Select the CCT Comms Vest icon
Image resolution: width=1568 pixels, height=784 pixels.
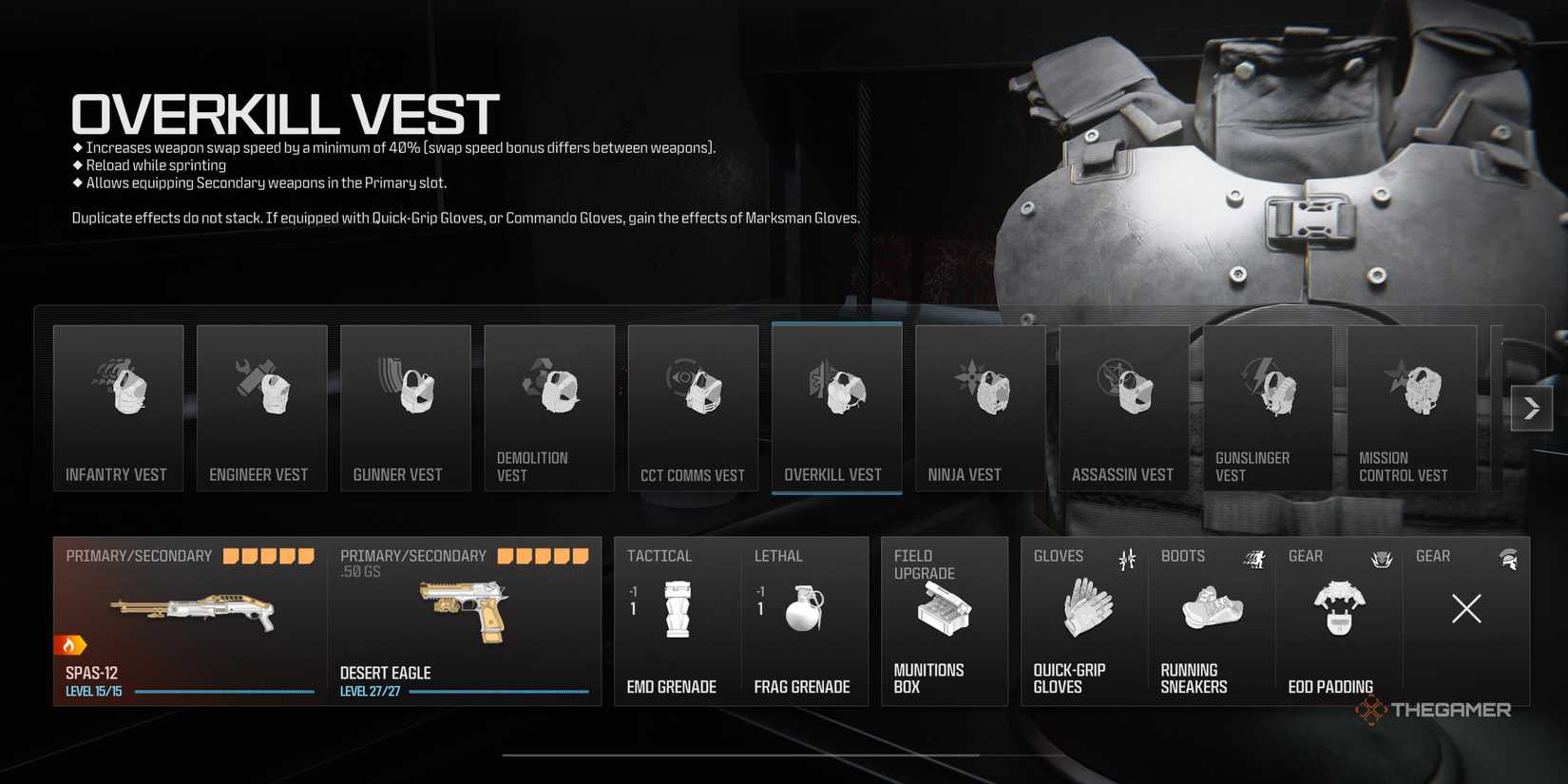click(x=693, y=409)
